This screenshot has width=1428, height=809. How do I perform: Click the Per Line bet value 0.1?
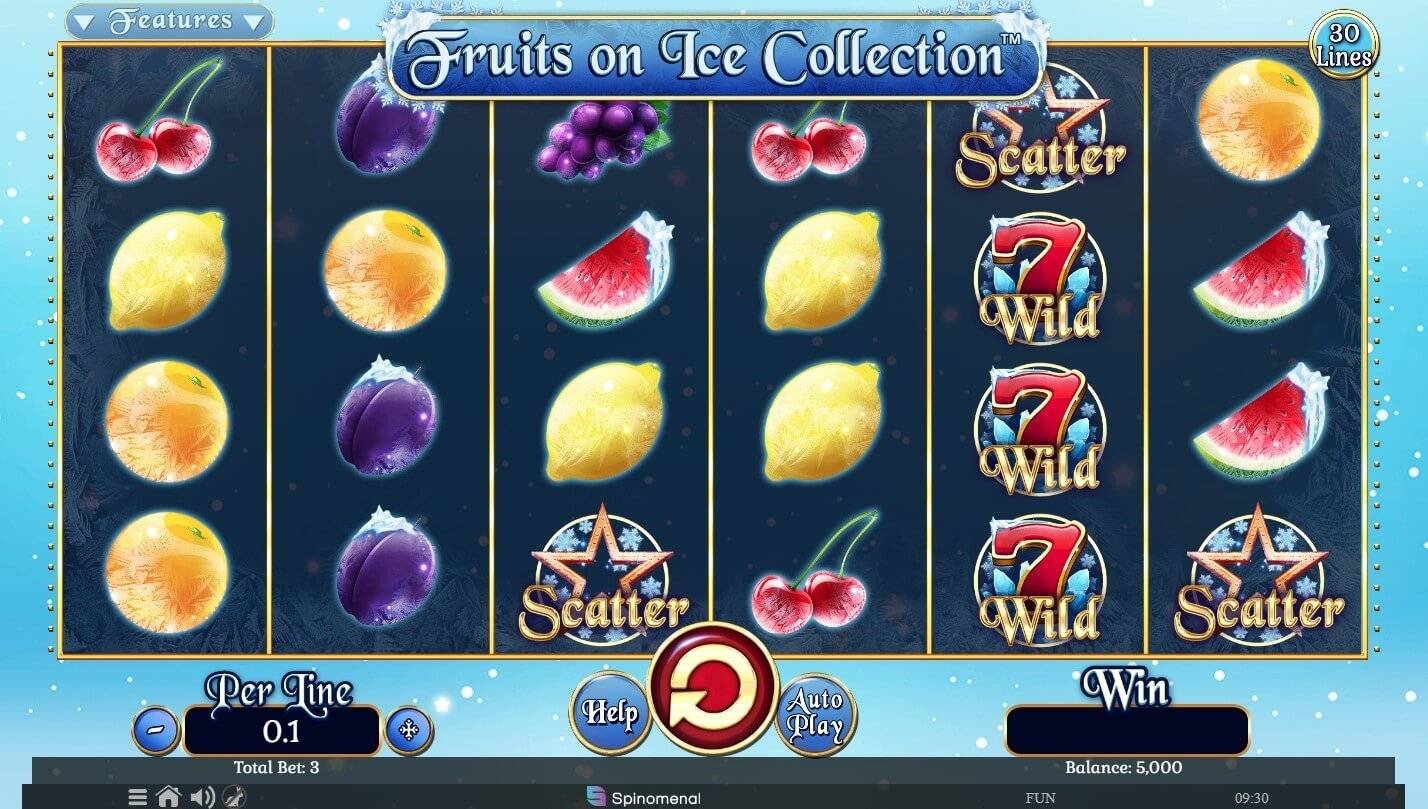click(282, 730)
